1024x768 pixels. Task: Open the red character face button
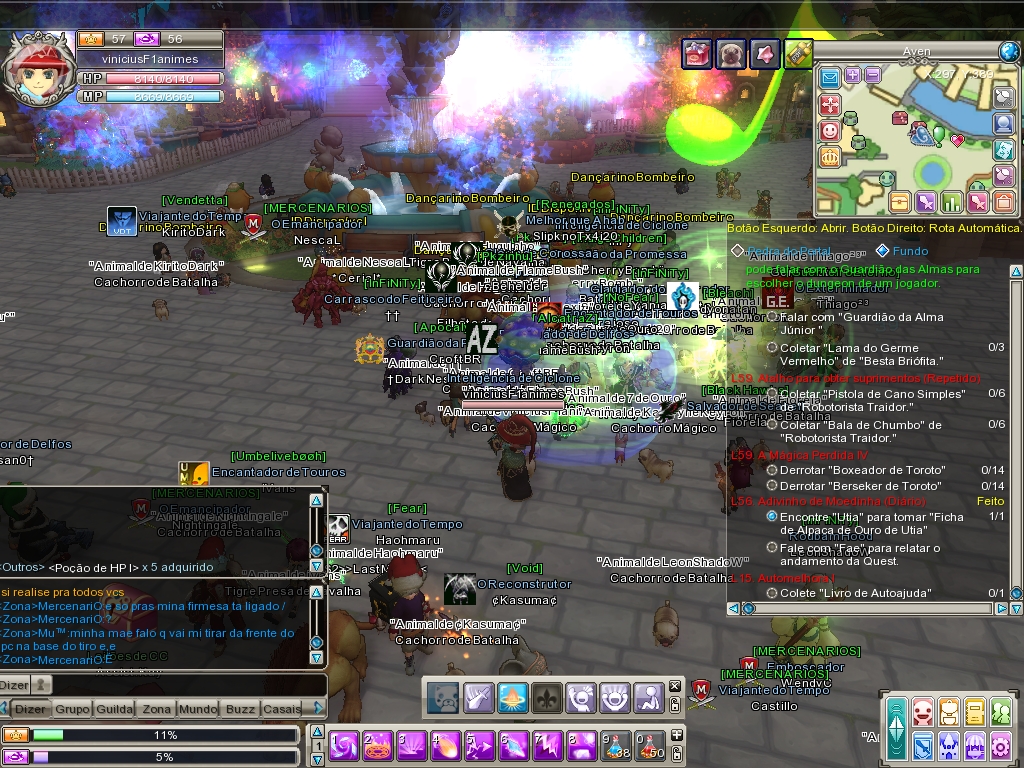coord(922,712)
